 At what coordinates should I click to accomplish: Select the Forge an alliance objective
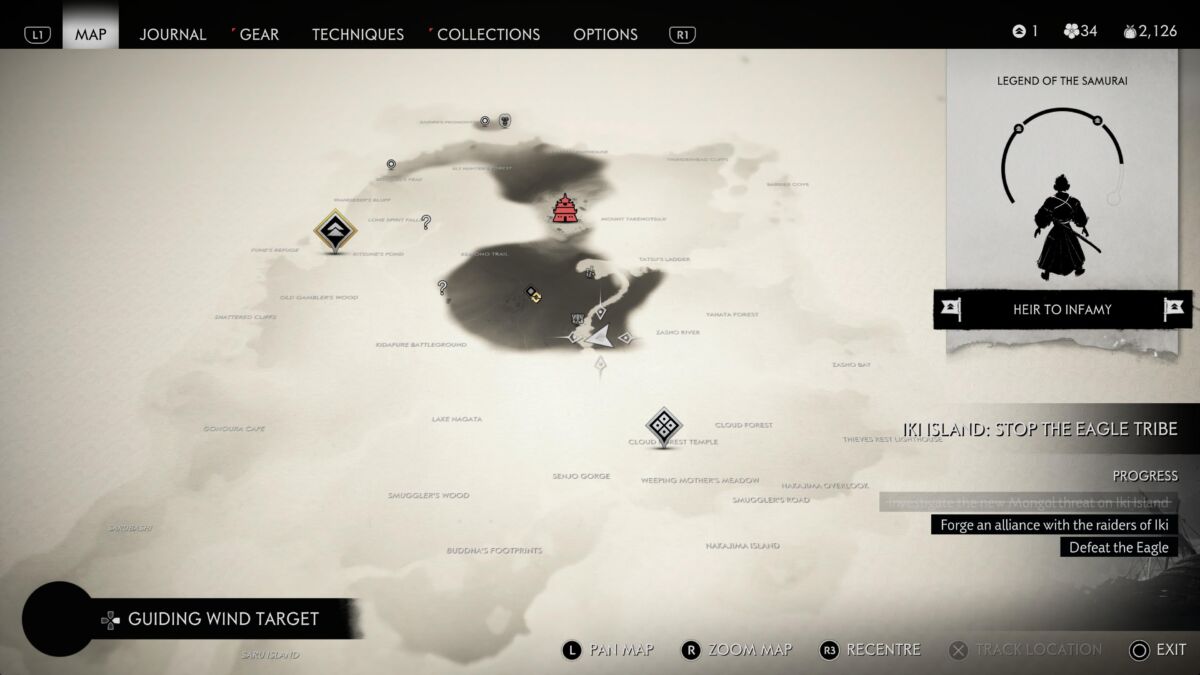click(1054, 525)
